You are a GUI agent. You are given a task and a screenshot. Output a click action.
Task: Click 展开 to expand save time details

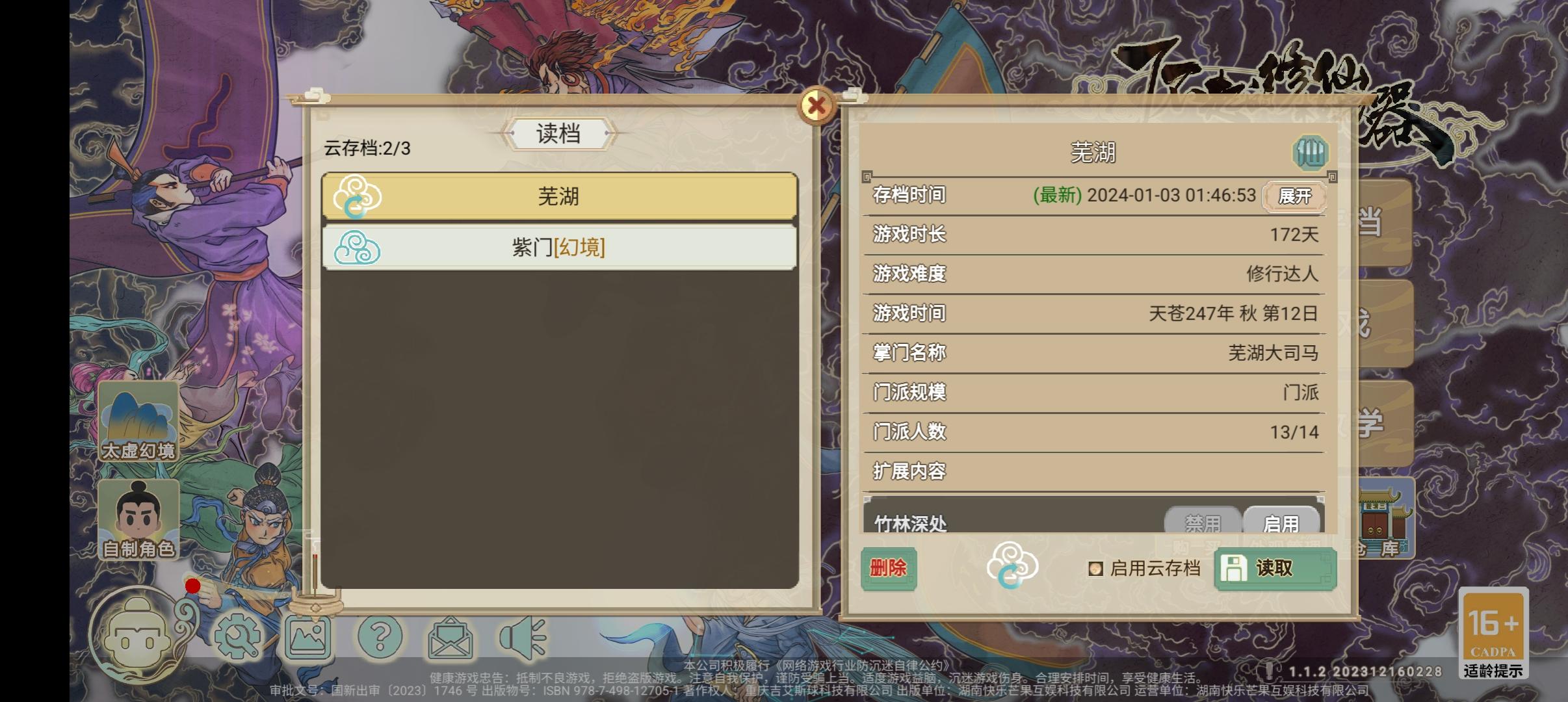tap(1296, 196)
